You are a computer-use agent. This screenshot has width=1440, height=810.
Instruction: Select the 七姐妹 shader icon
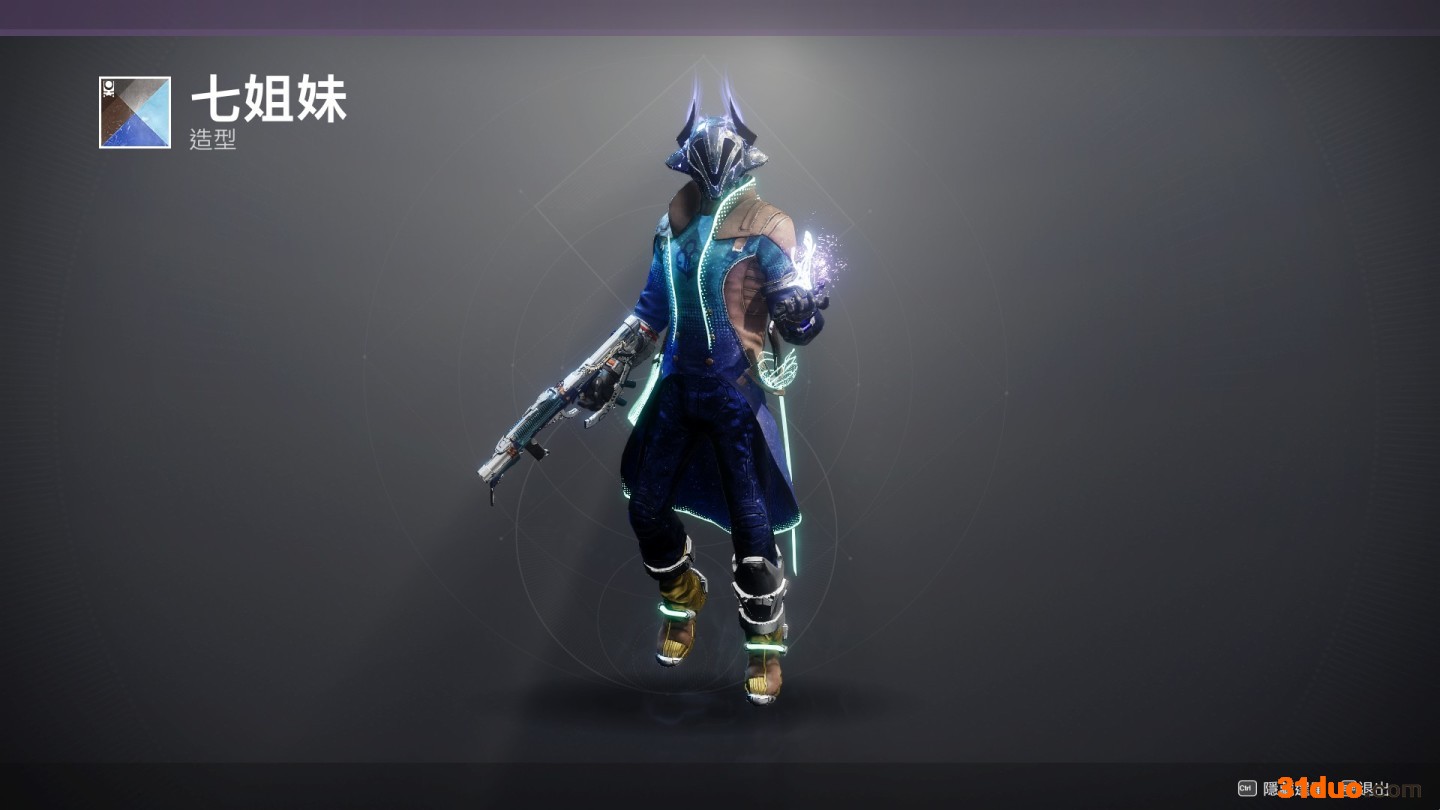(x=135, y=112)
